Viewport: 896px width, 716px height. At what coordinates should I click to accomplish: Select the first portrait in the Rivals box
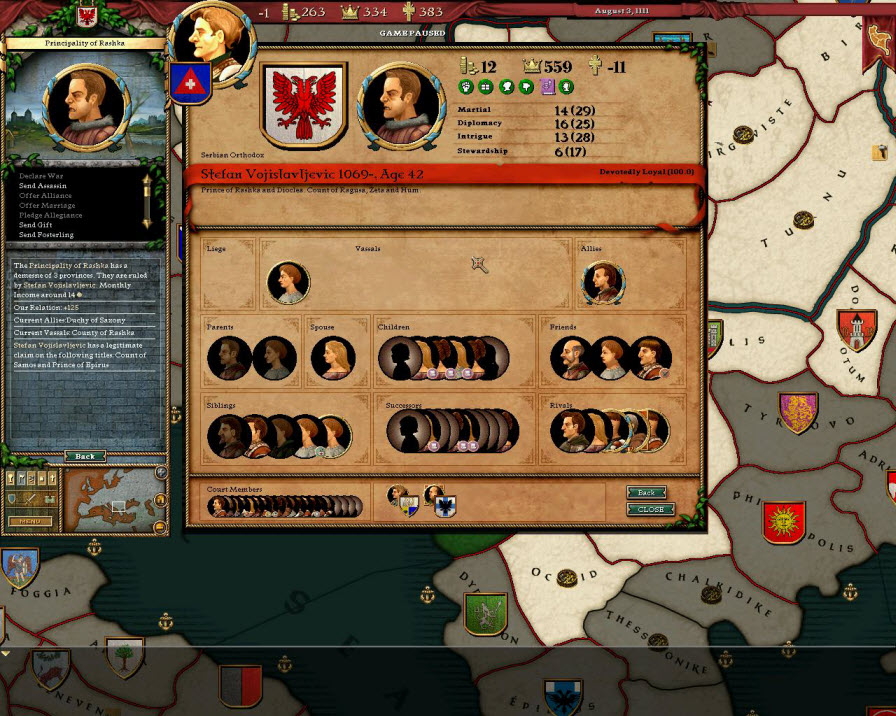[x=571, y=430]
